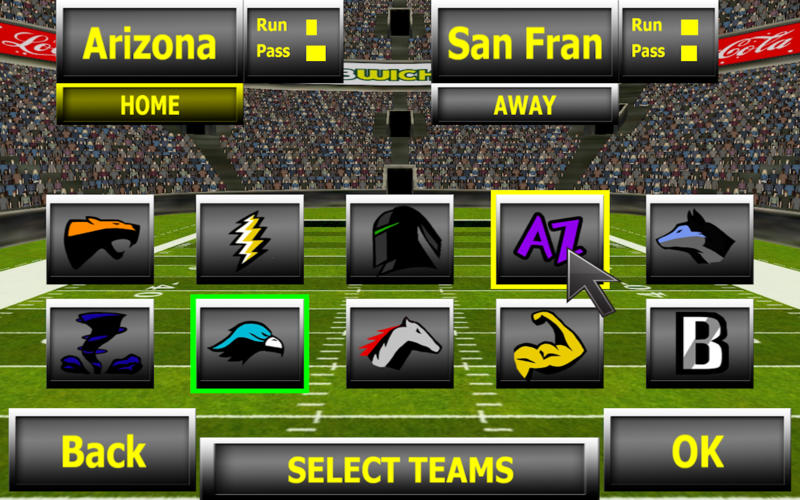Click the Arizona team name panel
The width and height of the screenshot is (800, 500).
[x=149, y=43]
